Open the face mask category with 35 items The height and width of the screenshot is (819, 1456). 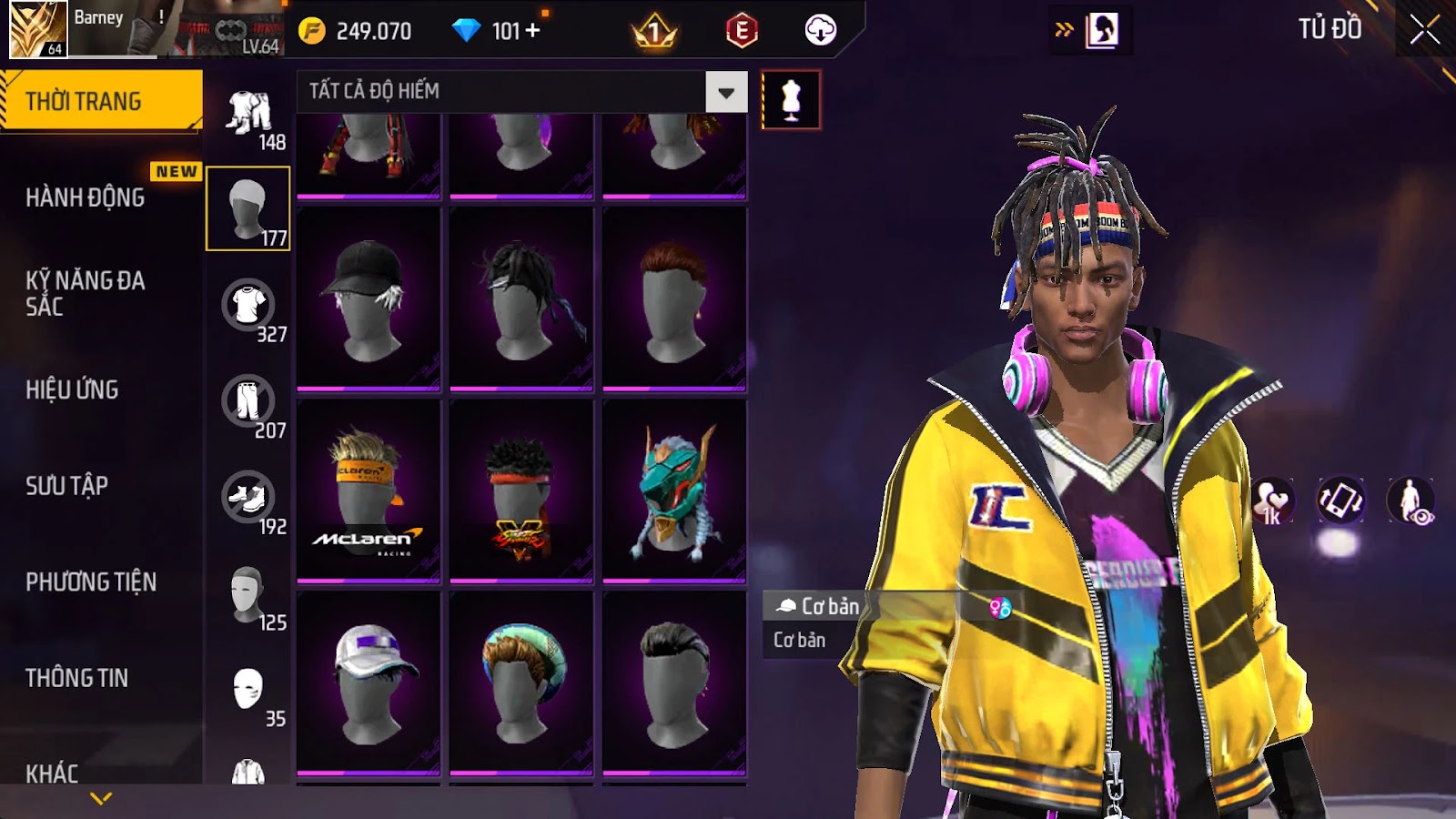tap(248, 690)
